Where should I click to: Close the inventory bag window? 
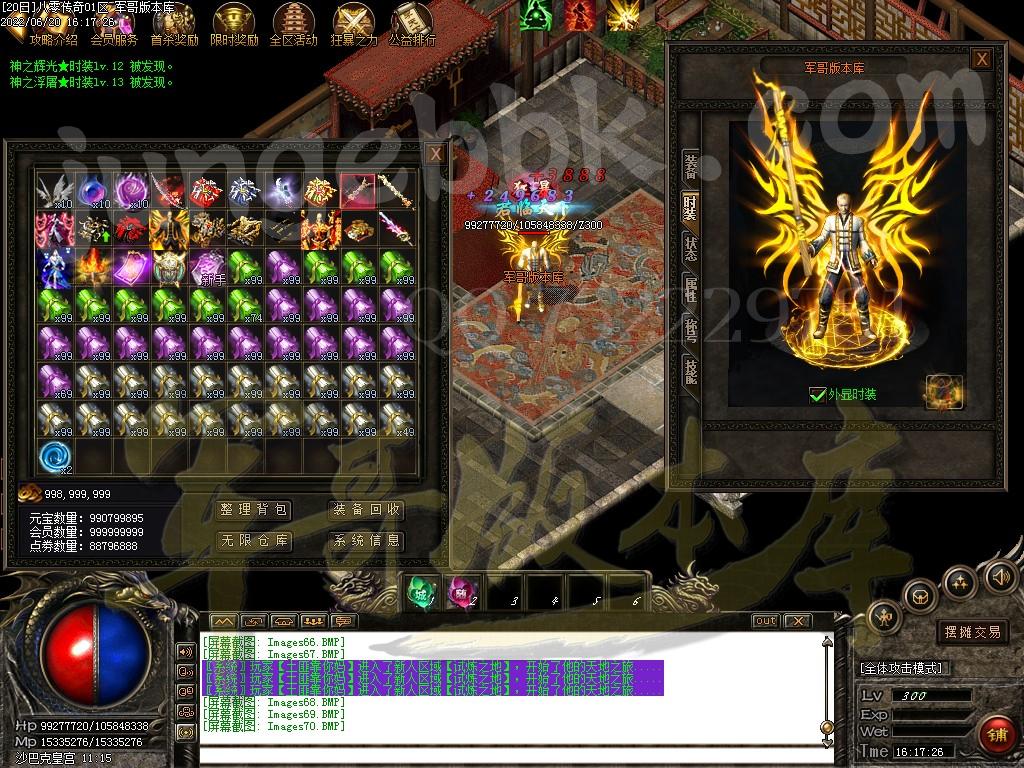(435, 154)
